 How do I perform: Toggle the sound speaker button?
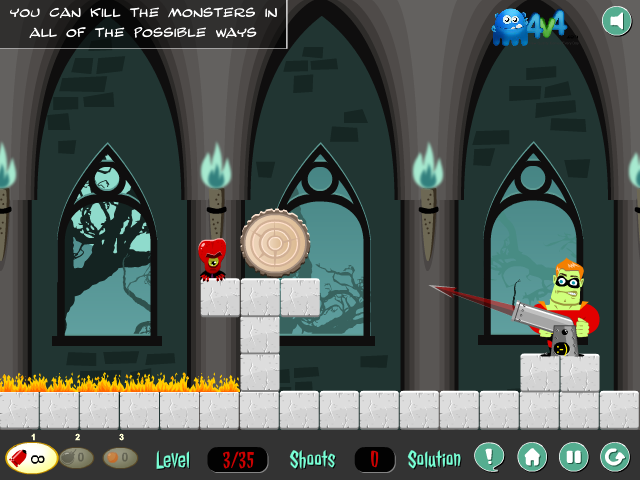click(x=616, y=21)
